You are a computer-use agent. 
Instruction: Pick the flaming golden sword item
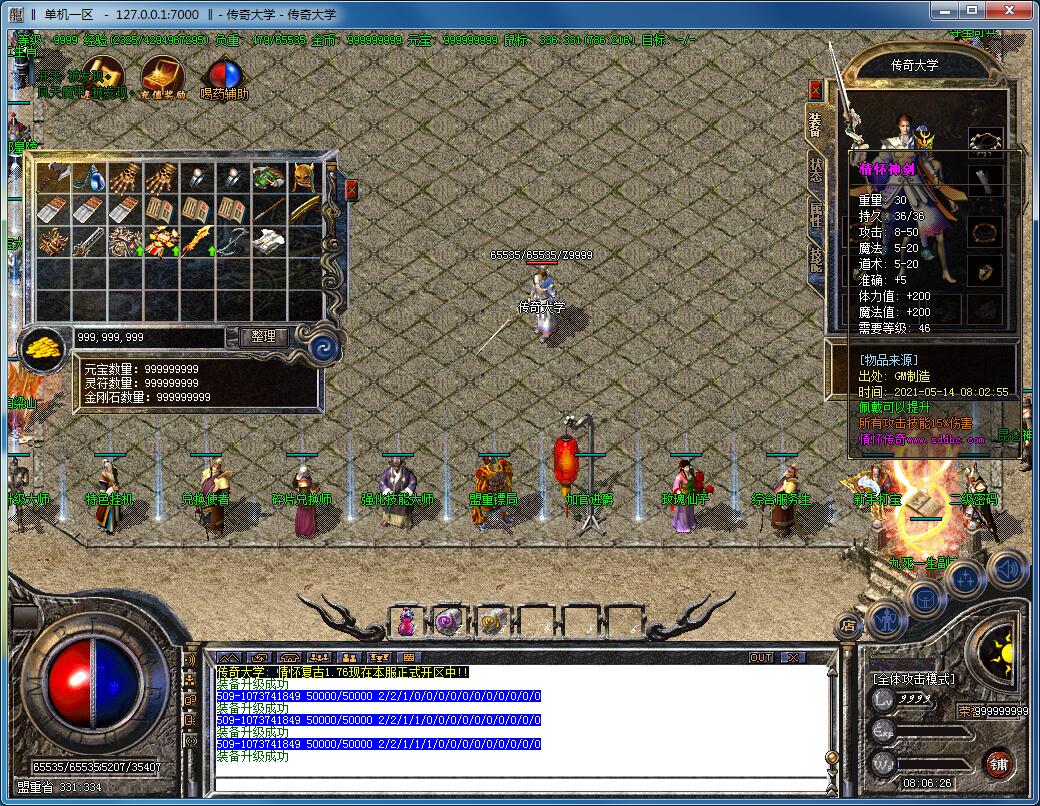(196, 241)
